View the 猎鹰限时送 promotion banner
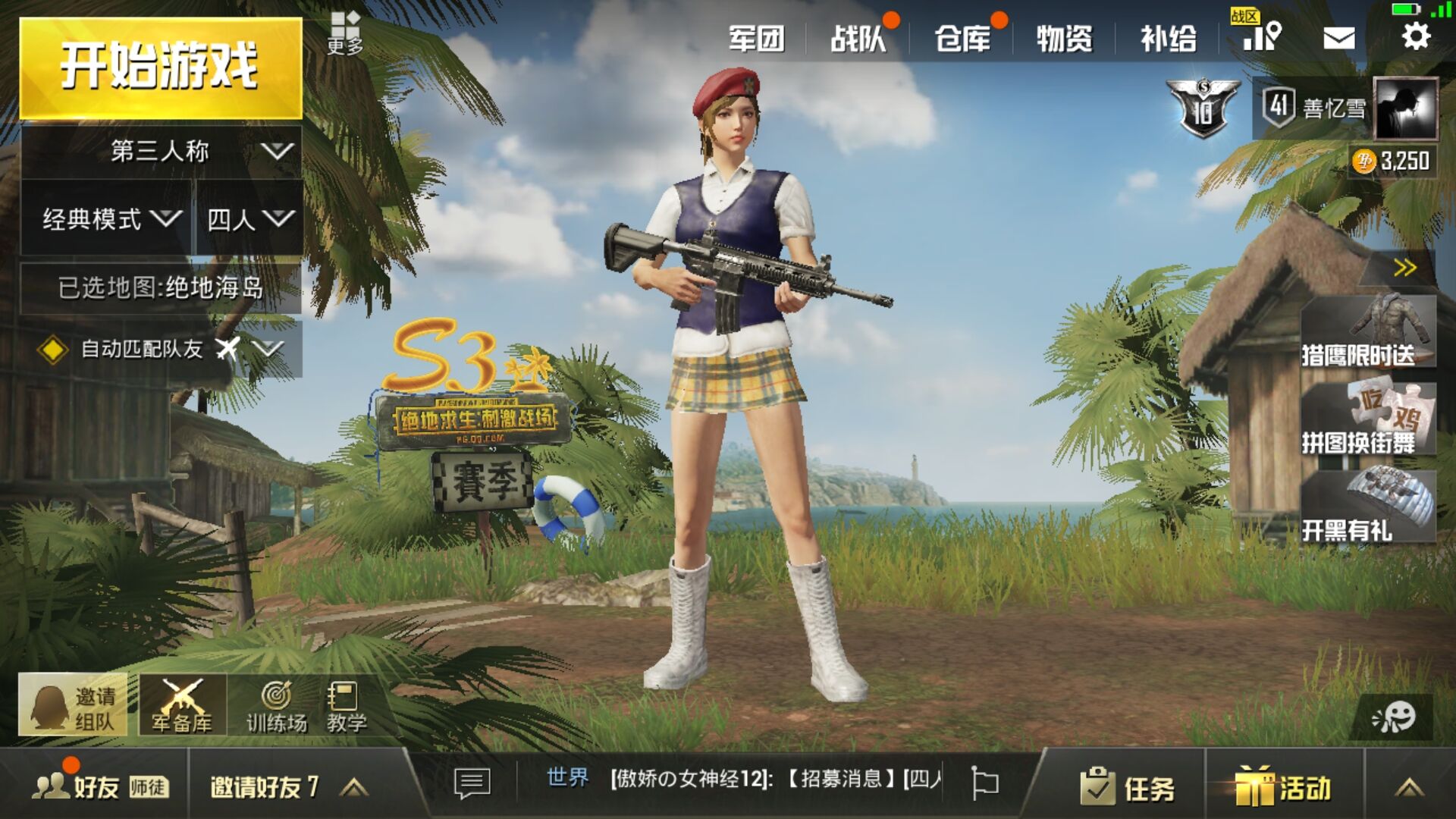 coord(1367,332)
